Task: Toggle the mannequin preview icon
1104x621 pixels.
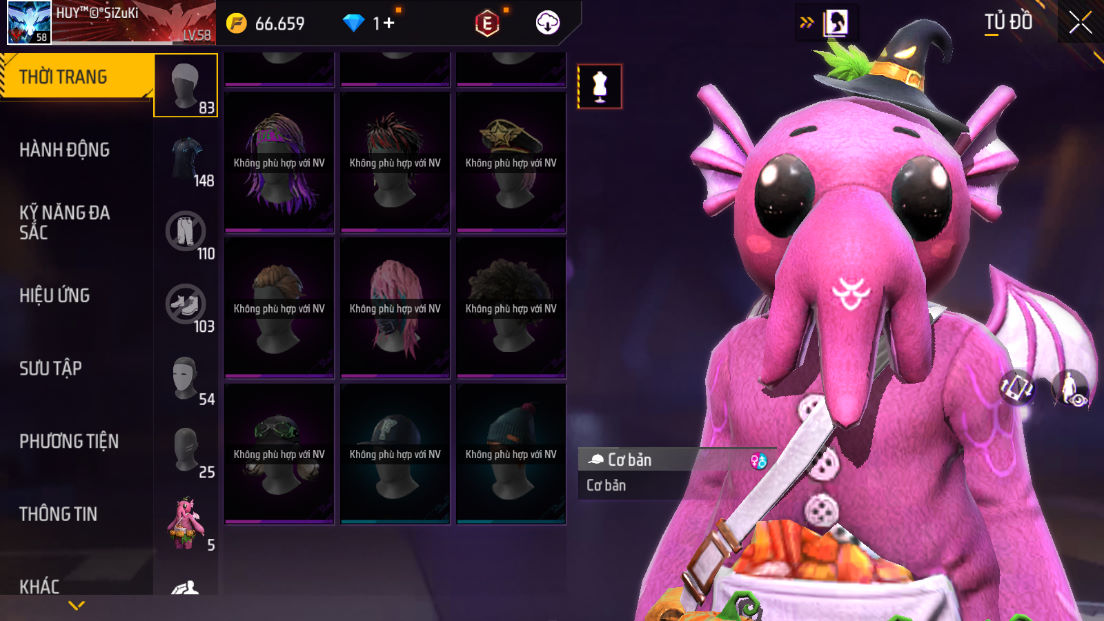Action: 600,86
